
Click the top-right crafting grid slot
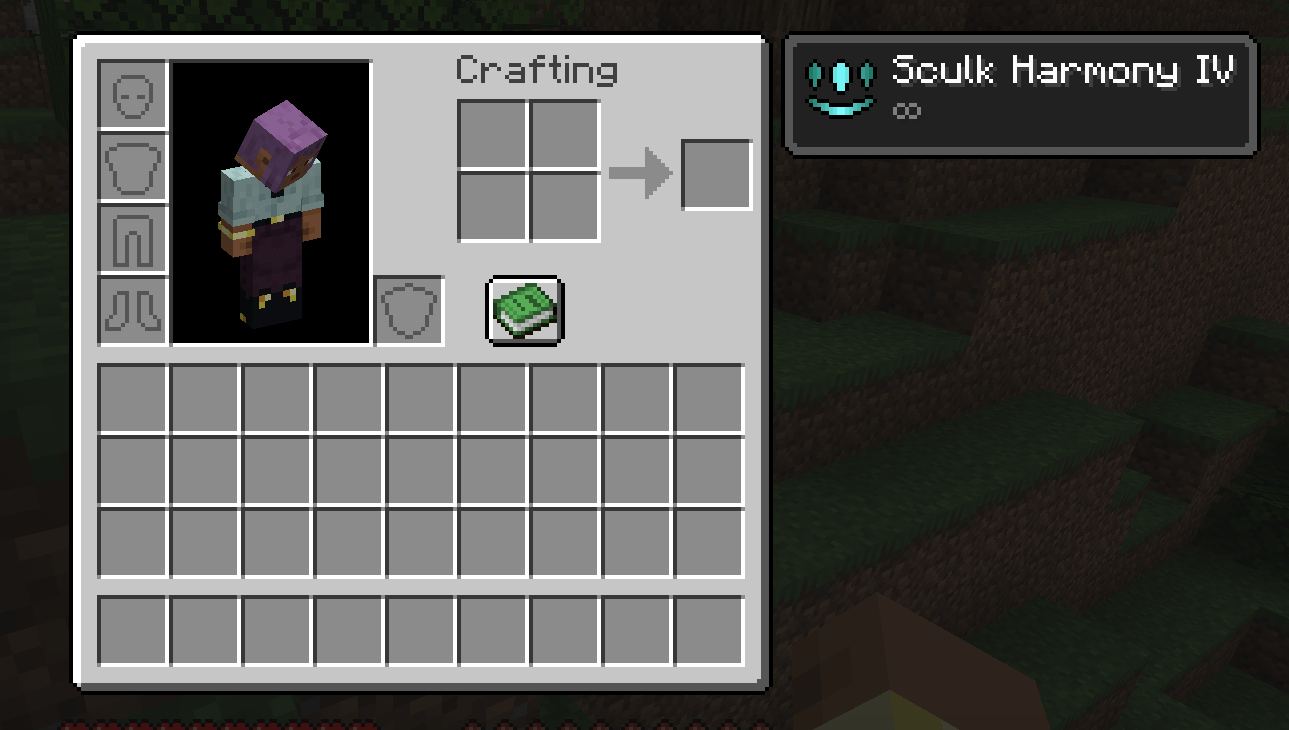point(563,135)
